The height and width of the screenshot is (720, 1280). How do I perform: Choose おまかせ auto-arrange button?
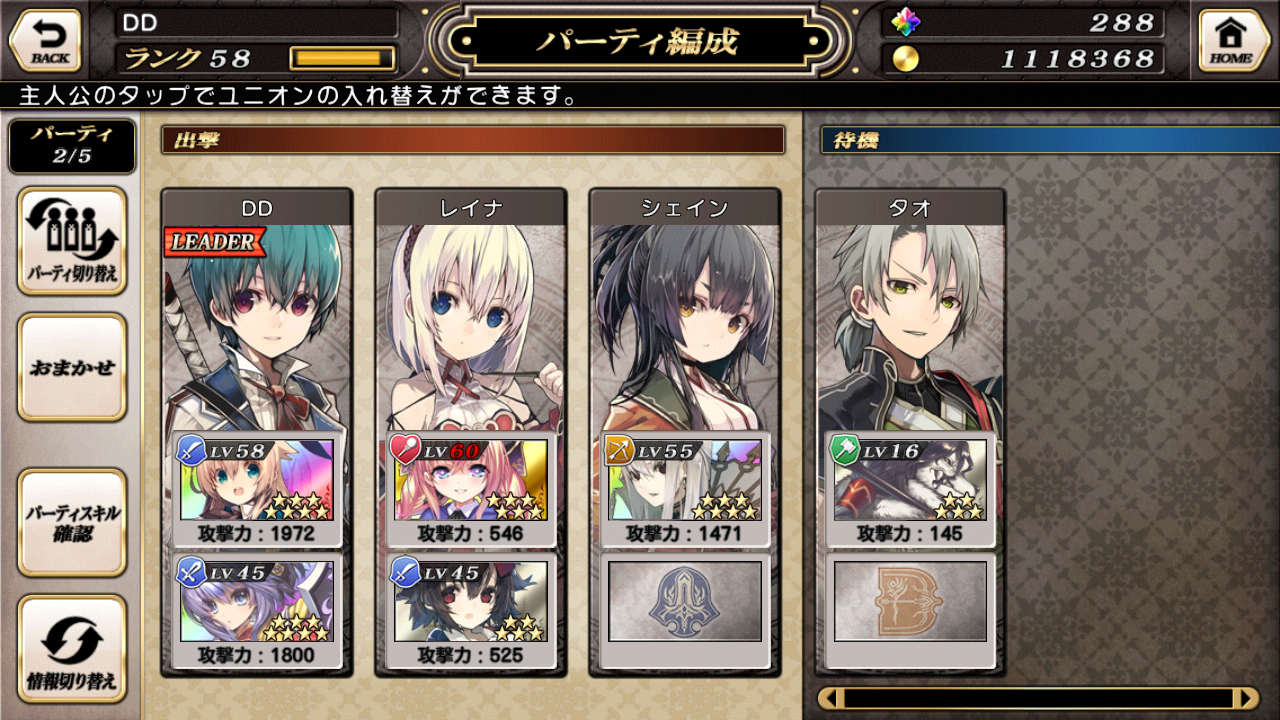pos(72,367)
